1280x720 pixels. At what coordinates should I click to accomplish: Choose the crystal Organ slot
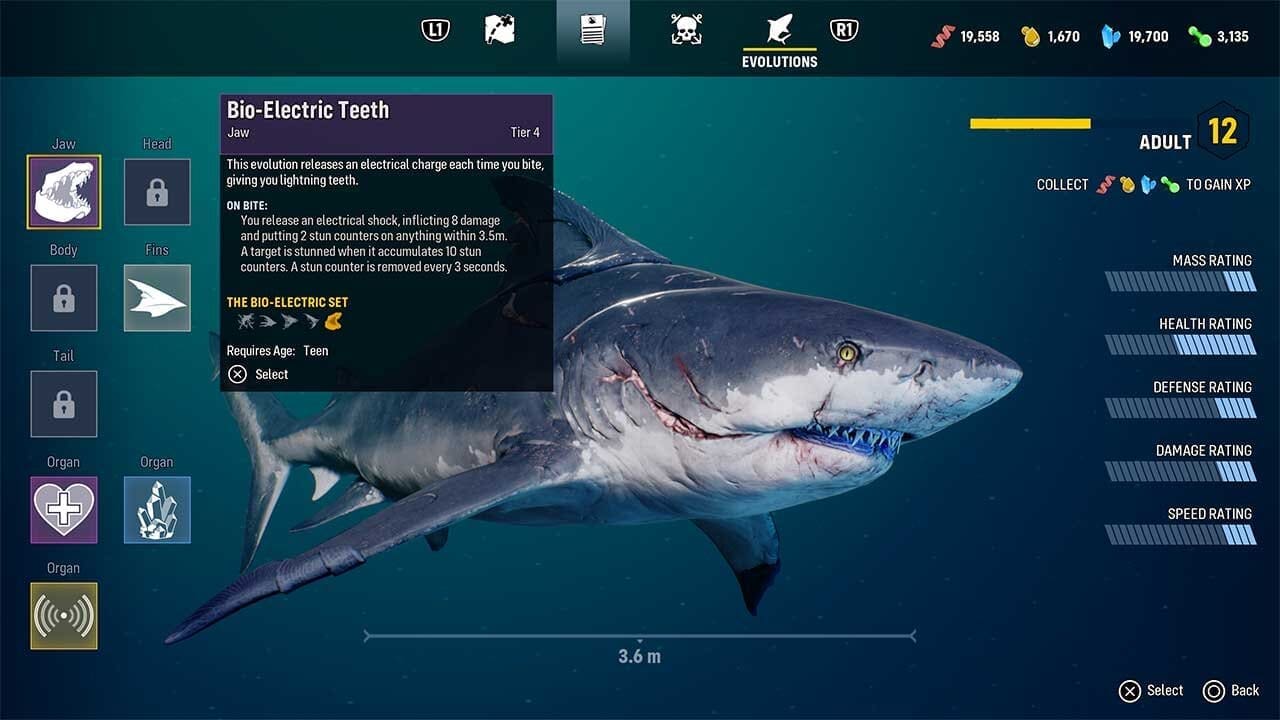pos(157,510)
